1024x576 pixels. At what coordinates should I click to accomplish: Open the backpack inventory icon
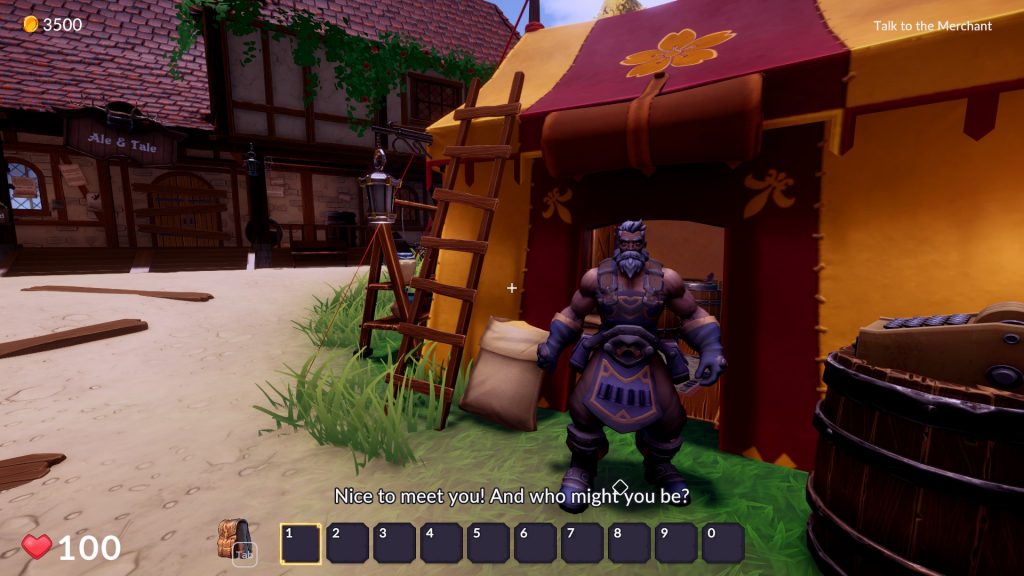click(234, 540)
